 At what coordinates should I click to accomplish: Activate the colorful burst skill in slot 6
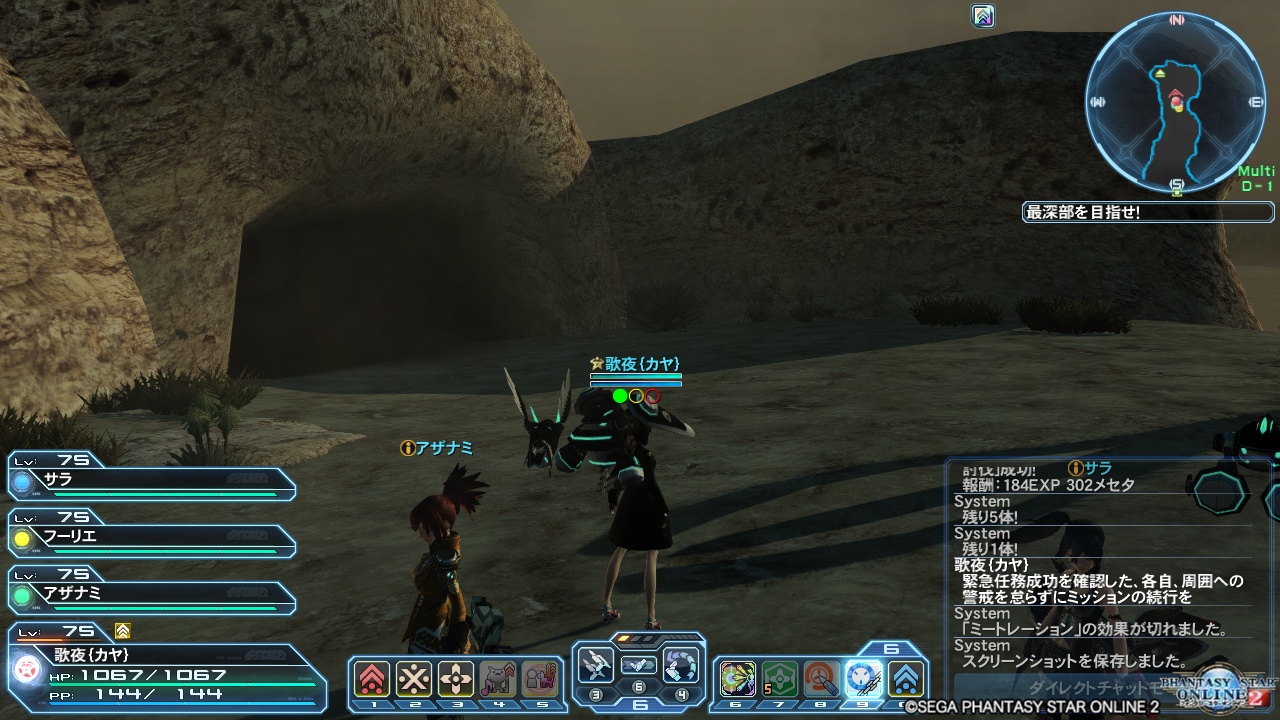coord(738,679)
